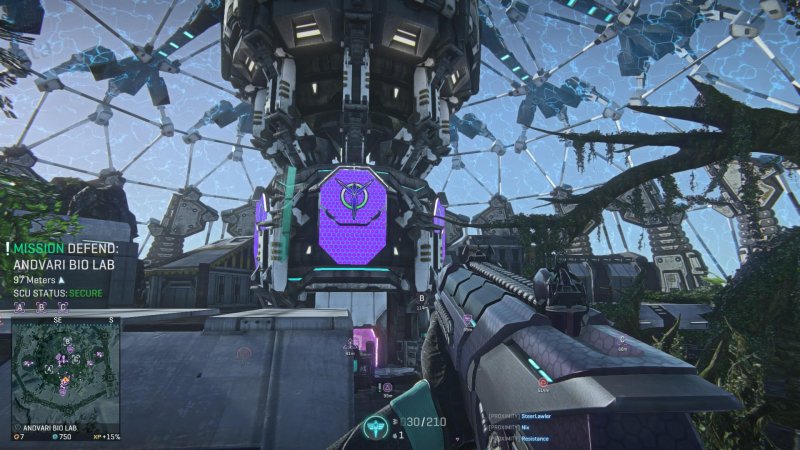Click capture point B status icon

pyautogui.click(x=41, y=307)
